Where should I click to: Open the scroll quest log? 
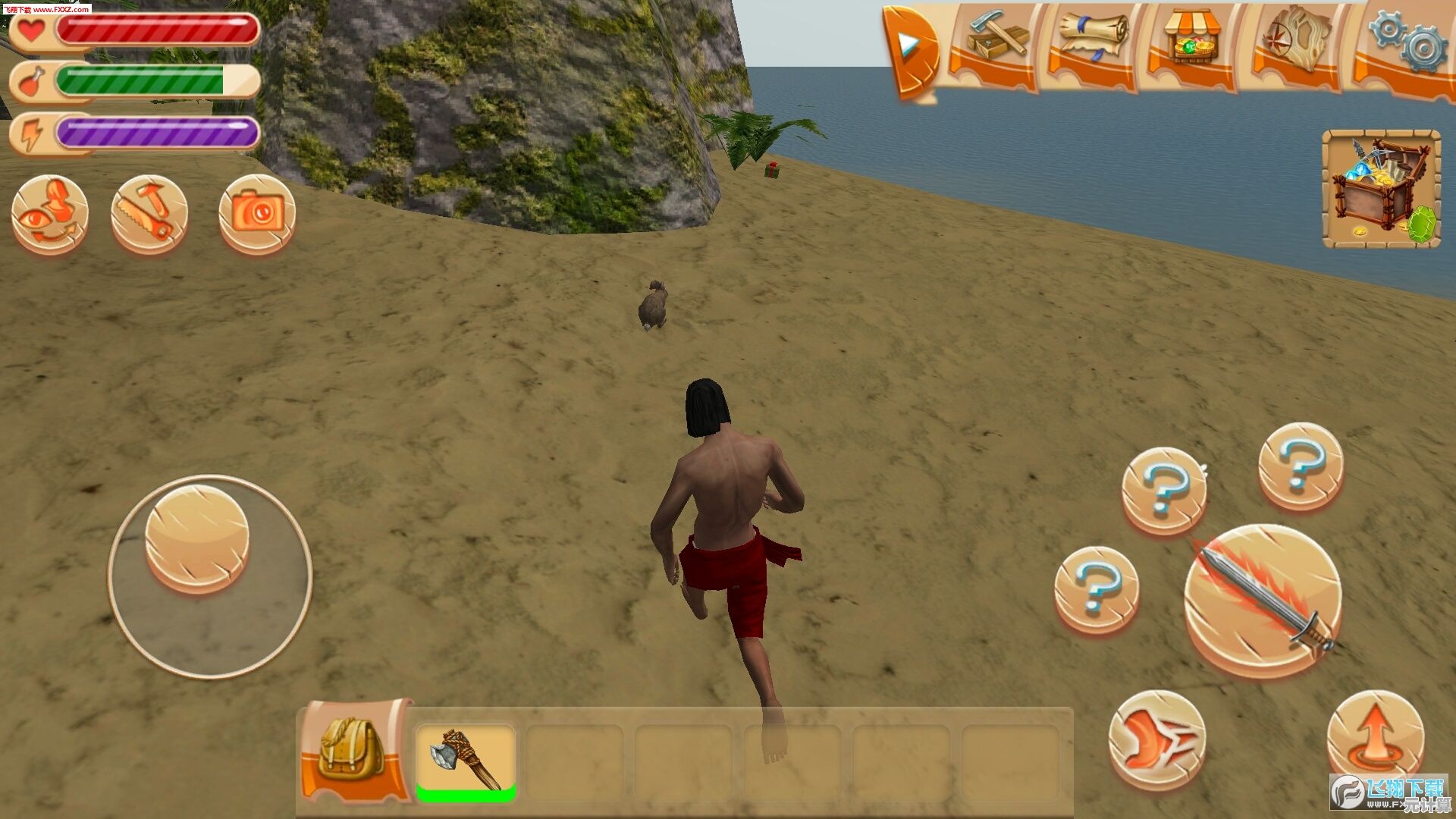coord(1092,42)
